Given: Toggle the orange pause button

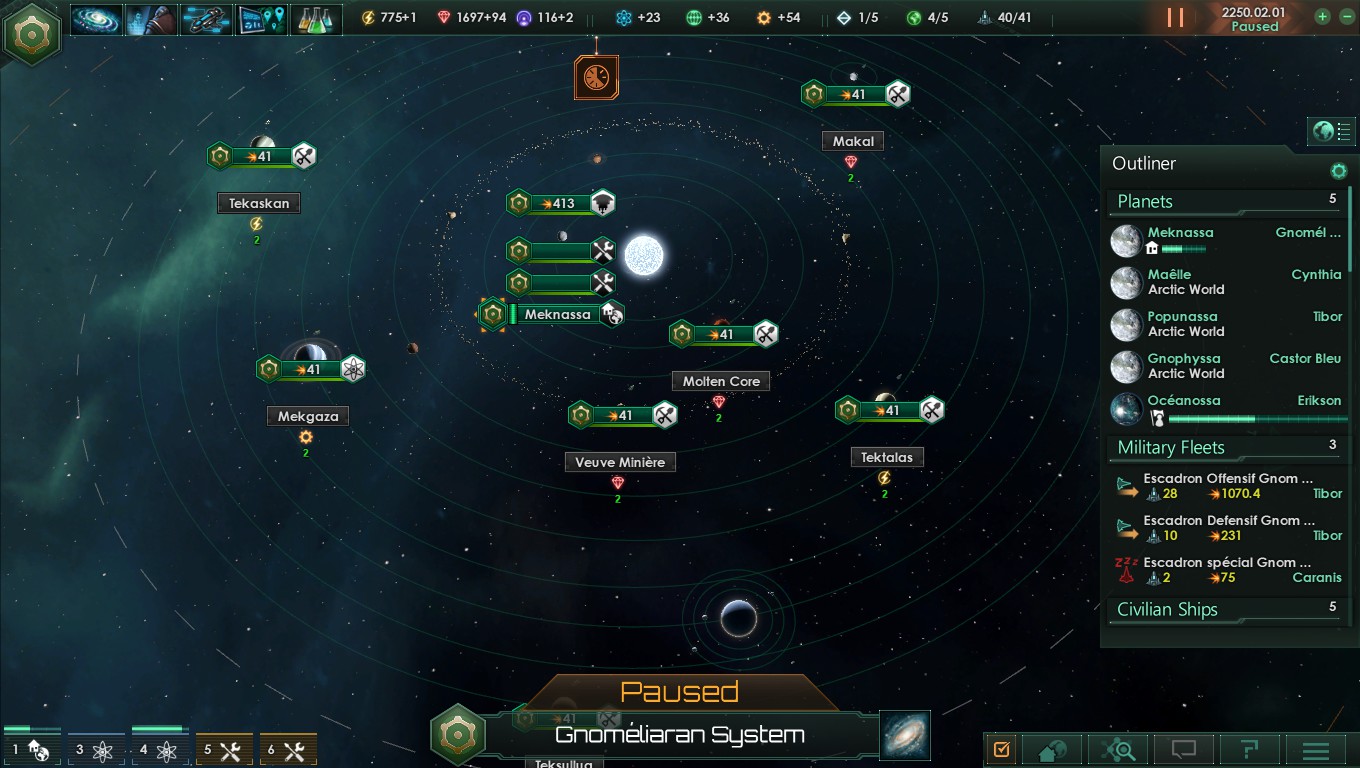Looking at the screenshot, I should coord(1175,18).
